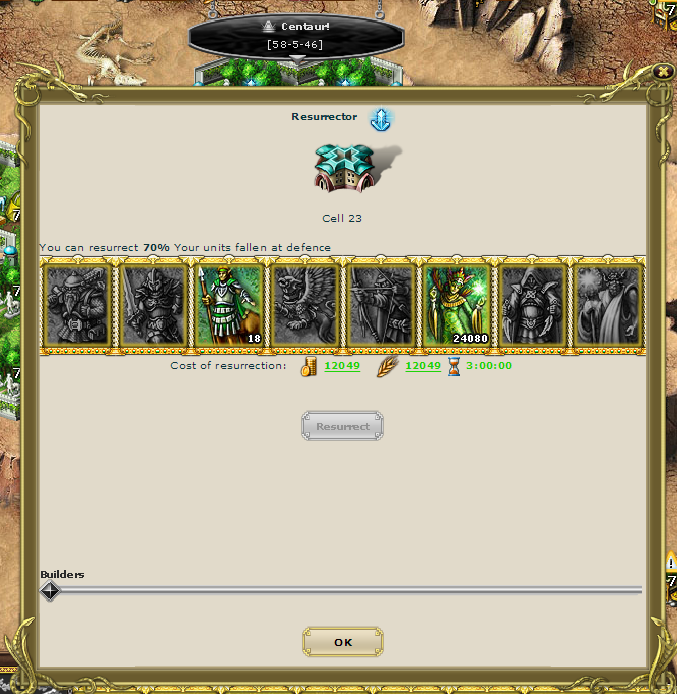Click the Builders slider handle
The height and width of the screenshot is (694, 677).
tap(50, 591)
